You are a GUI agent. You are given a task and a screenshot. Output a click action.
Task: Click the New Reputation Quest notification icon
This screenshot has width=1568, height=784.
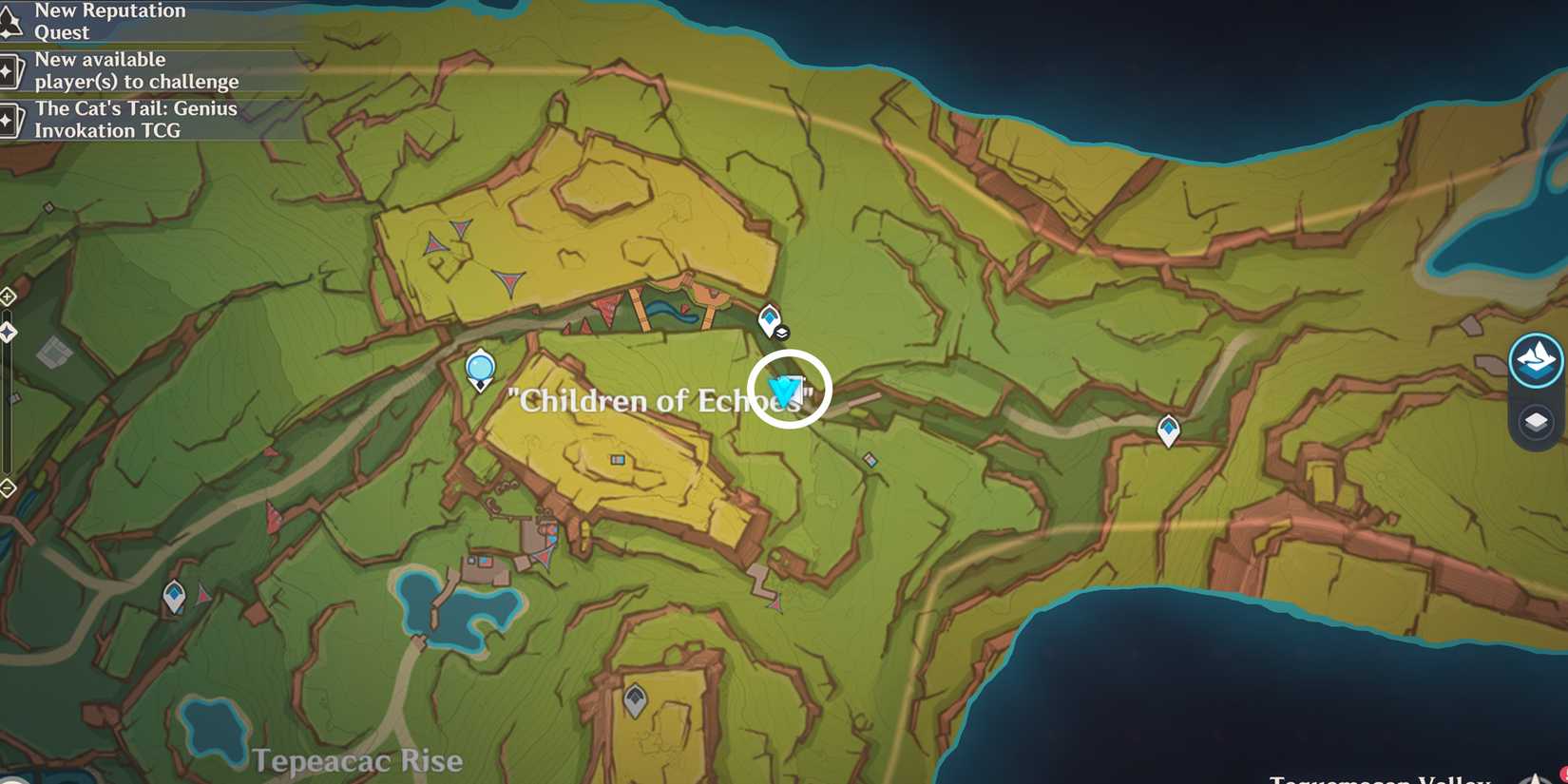click(x=11, y=20)
